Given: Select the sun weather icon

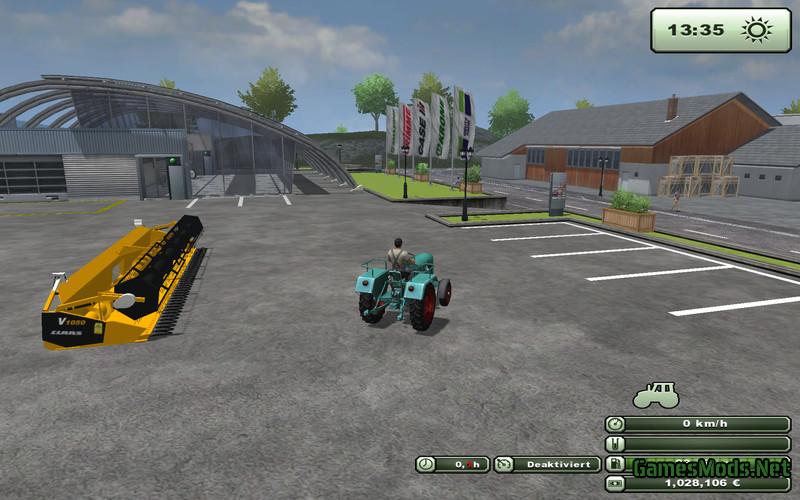Looking at the screenshot, I should 753,30.
